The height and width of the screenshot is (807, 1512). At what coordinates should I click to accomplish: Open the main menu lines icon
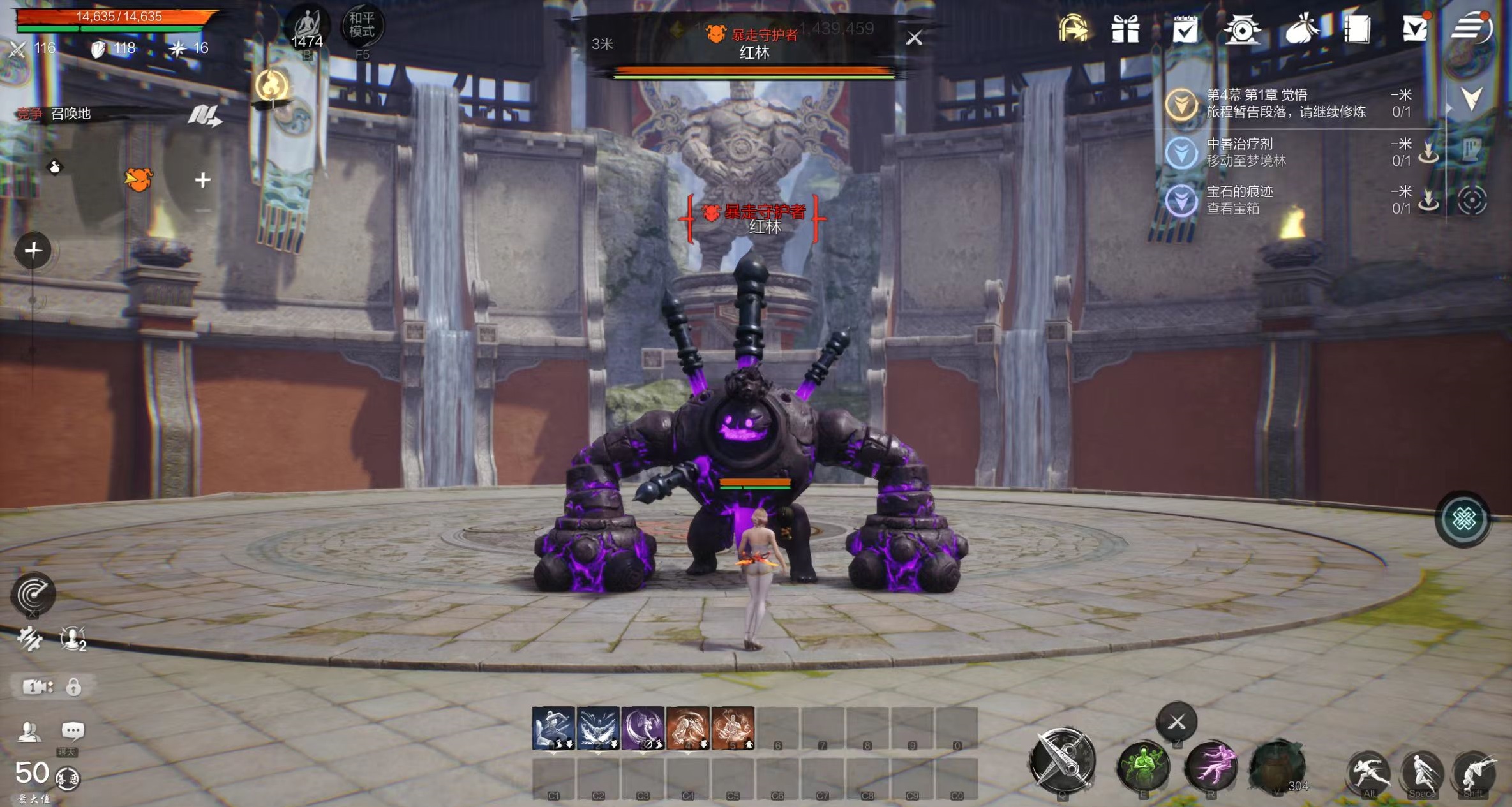(x=1471, y=28)
